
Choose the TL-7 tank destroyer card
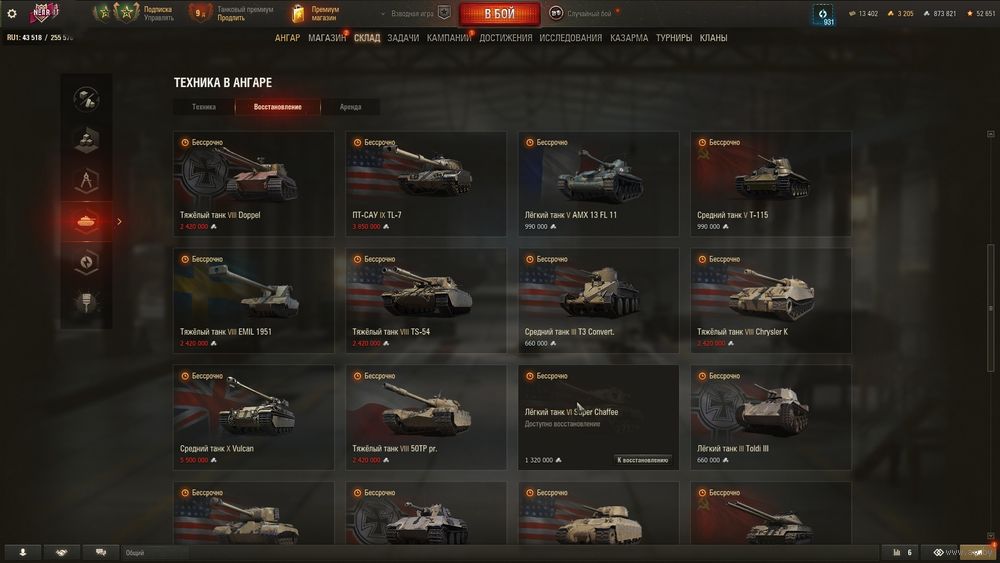426,183
